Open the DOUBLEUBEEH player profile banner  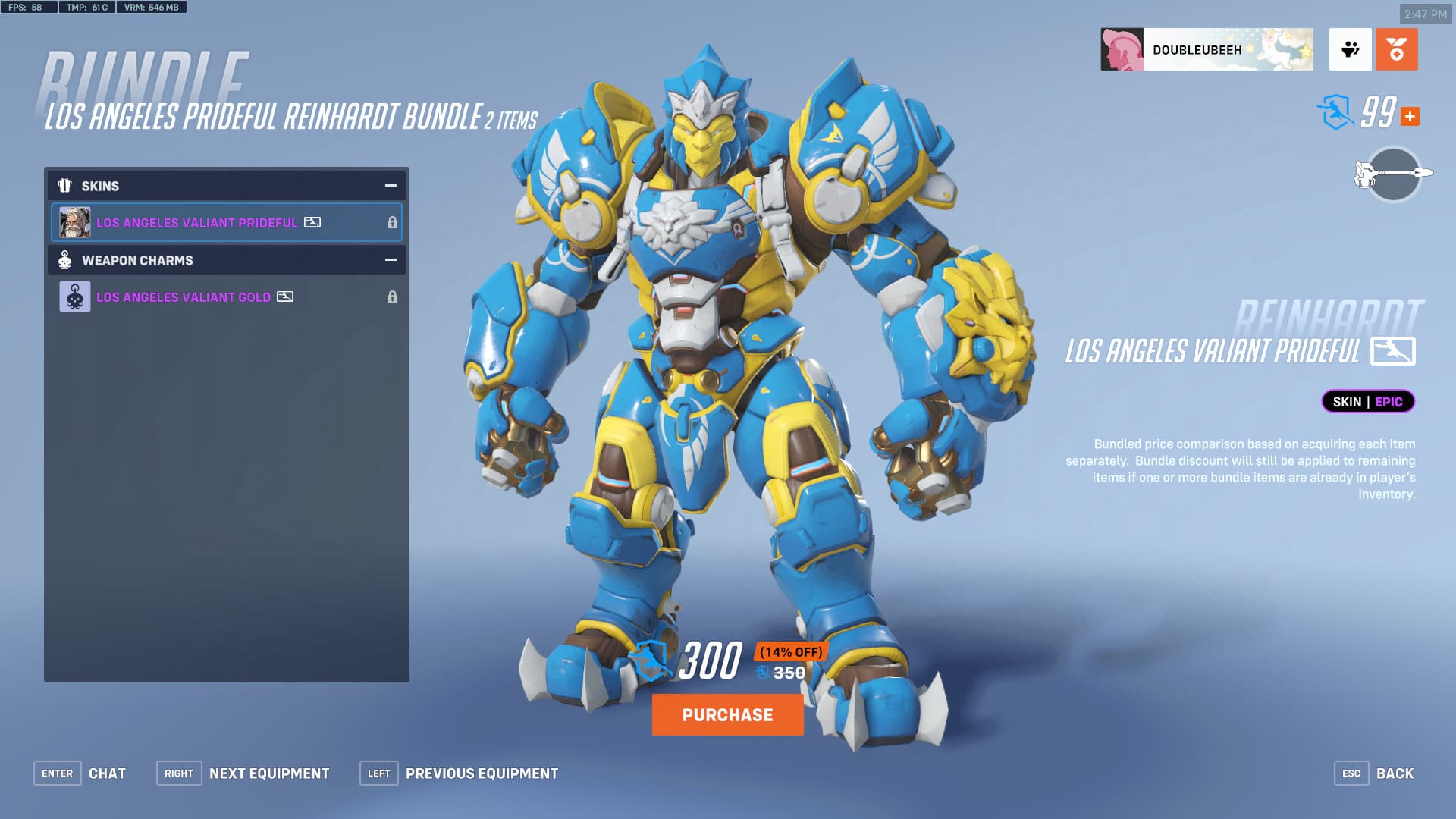click(1207, 50)
